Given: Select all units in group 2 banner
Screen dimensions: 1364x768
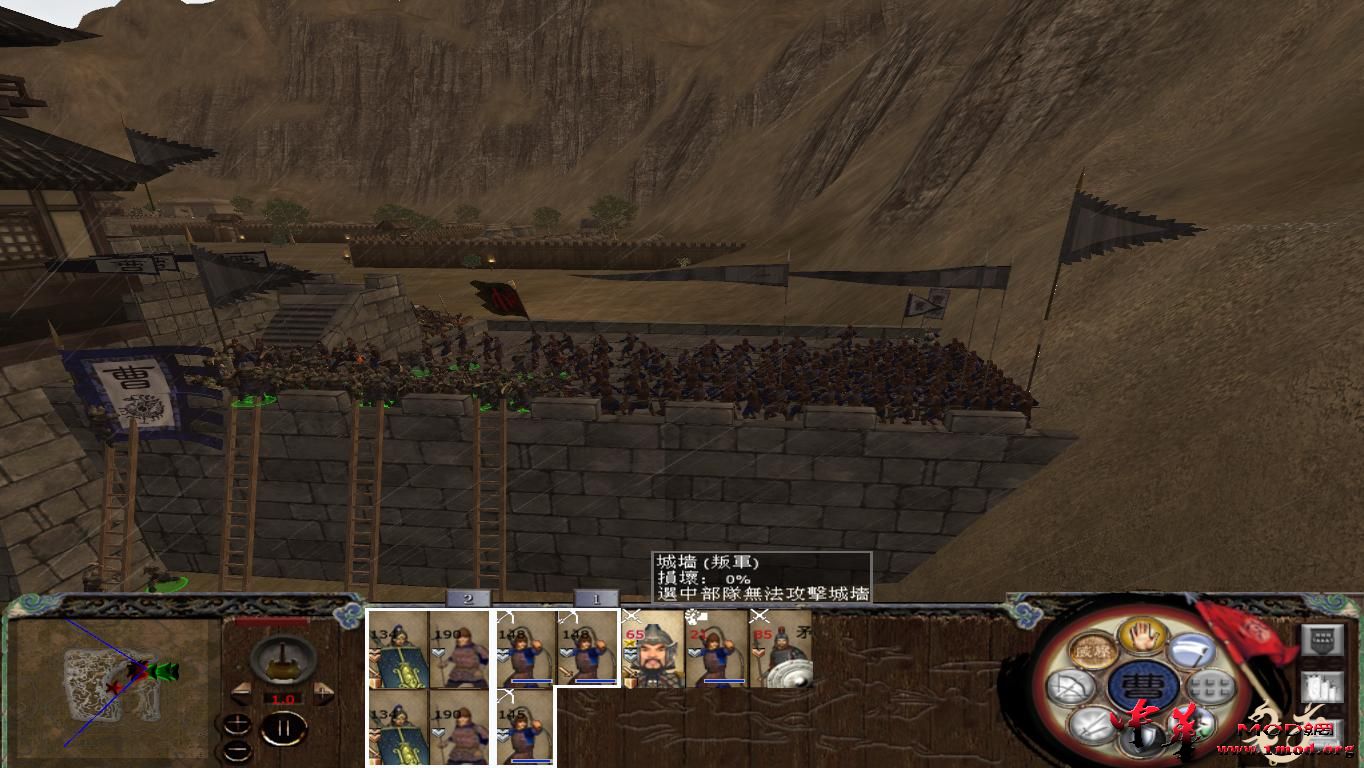Looking at the screenshot, I should (x=467, y=600).
